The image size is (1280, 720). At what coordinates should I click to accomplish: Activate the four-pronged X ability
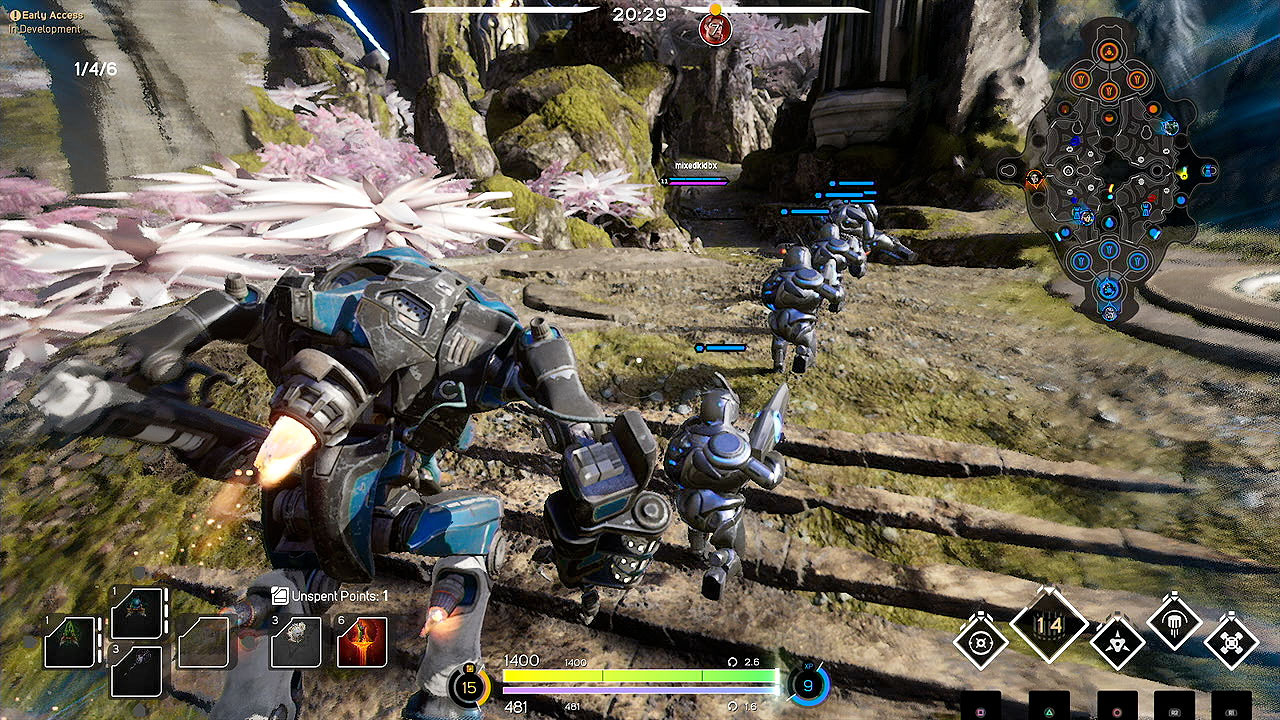tap(1231, 641)
